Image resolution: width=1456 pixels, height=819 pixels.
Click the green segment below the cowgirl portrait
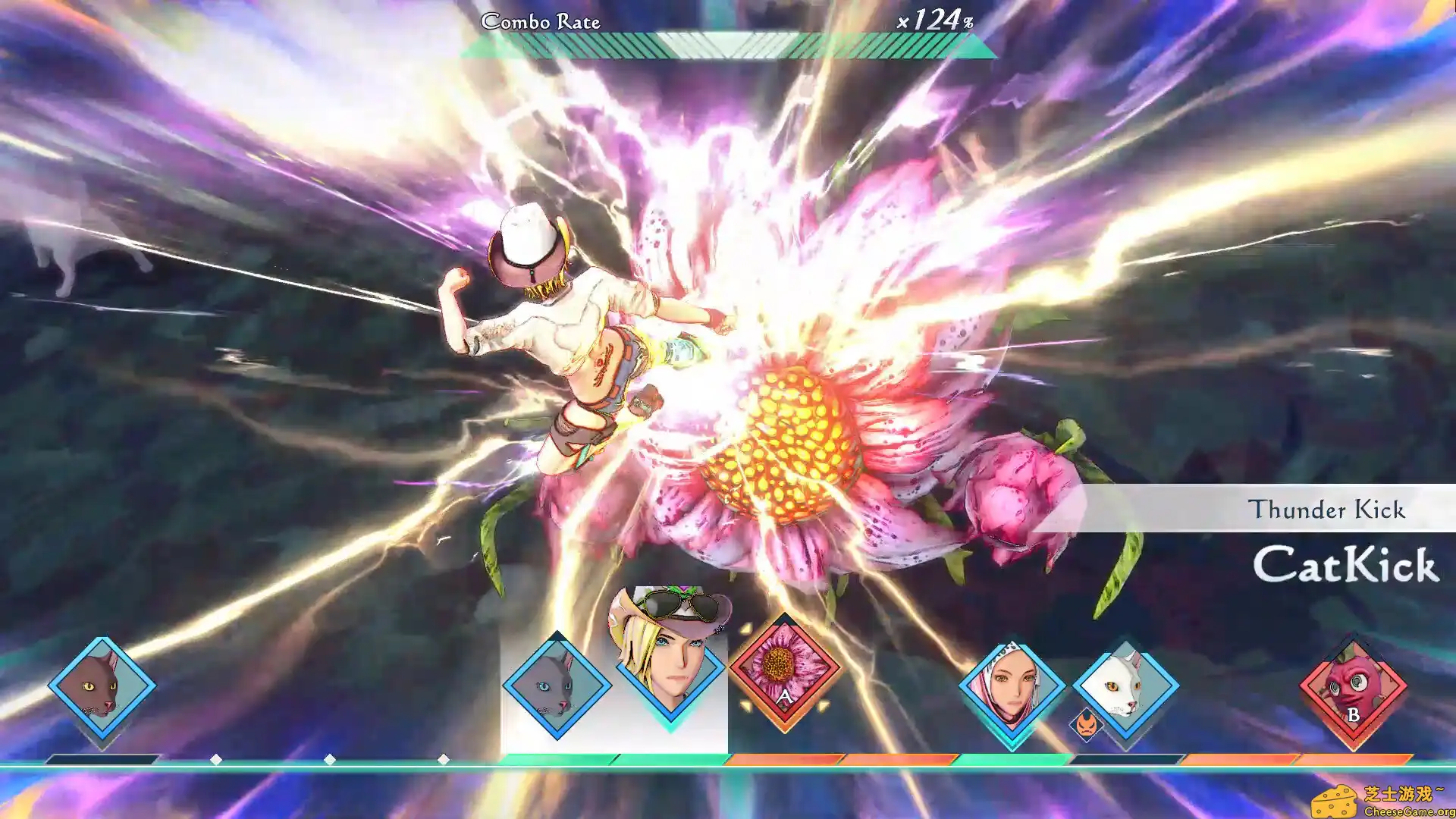click(x=667, y=757)
